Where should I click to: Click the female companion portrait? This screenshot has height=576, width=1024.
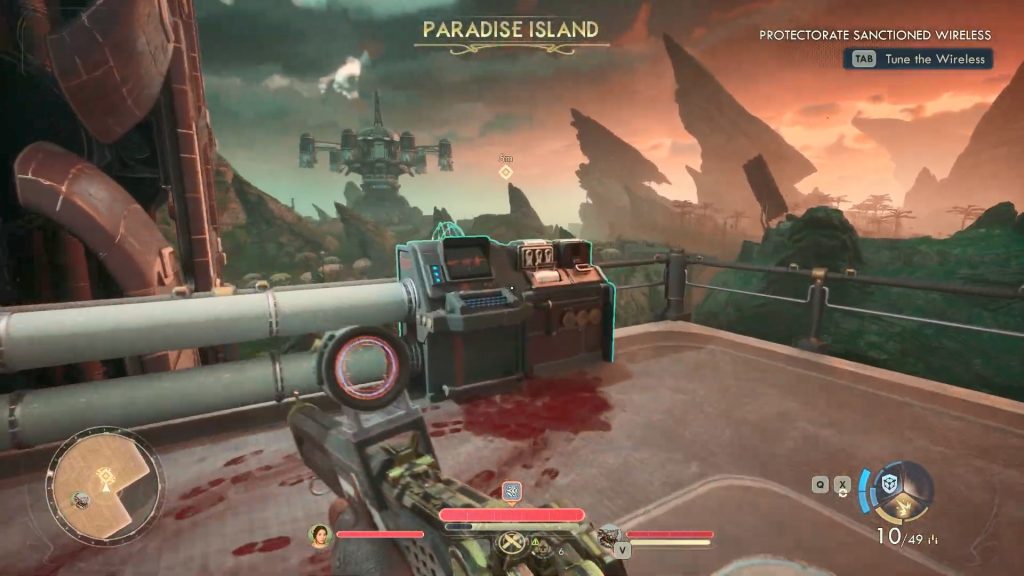[x=321, y=535]
